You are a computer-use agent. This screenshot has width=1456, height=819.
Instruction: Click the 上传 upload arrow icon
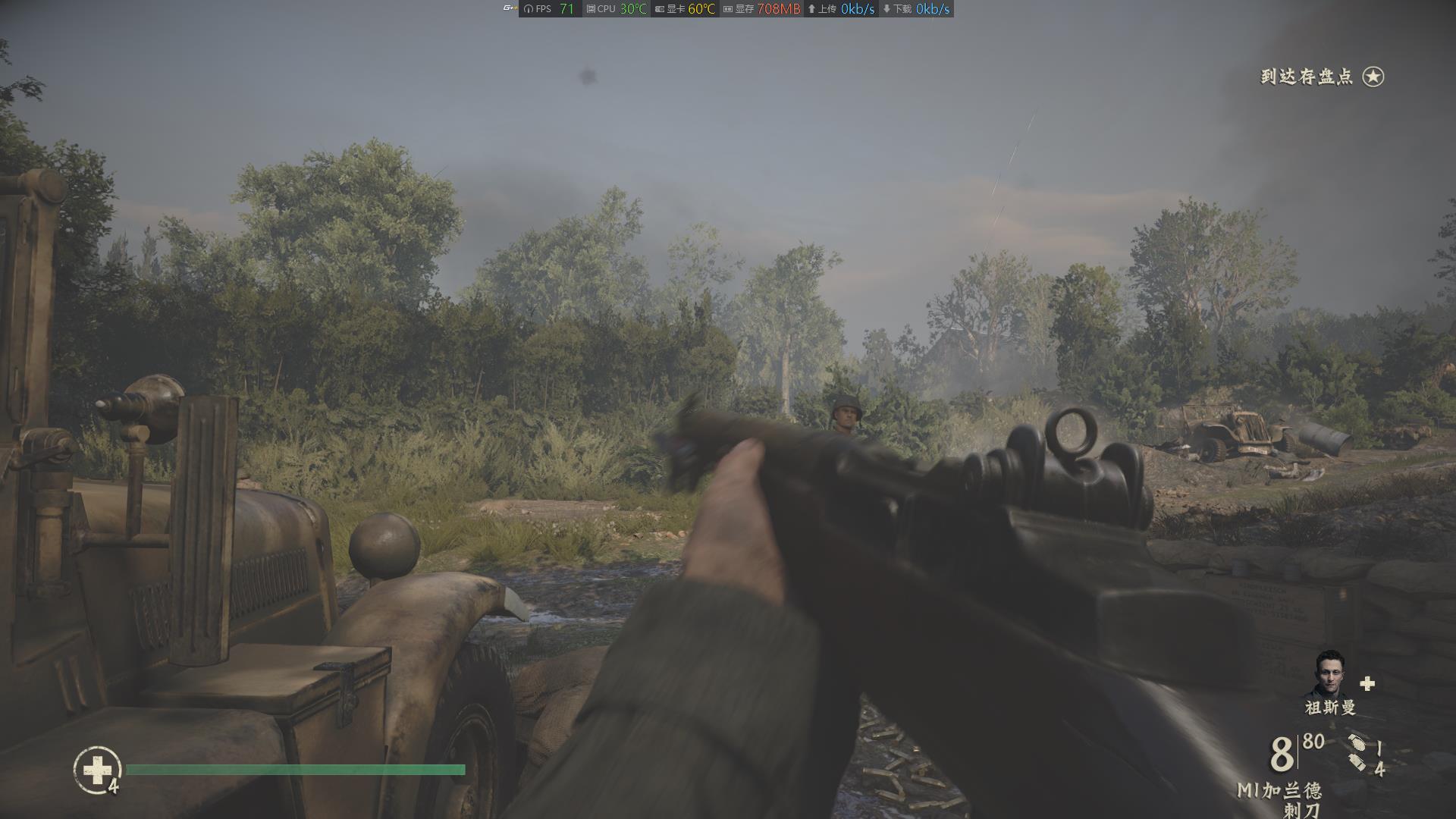[811, 9]
